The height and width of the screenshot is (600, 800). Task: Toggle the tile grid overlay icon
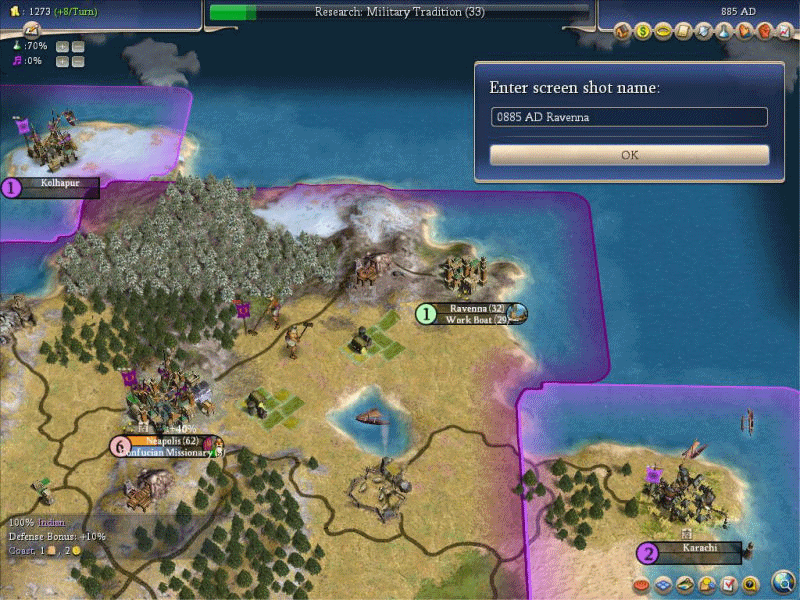coord(664,584)
